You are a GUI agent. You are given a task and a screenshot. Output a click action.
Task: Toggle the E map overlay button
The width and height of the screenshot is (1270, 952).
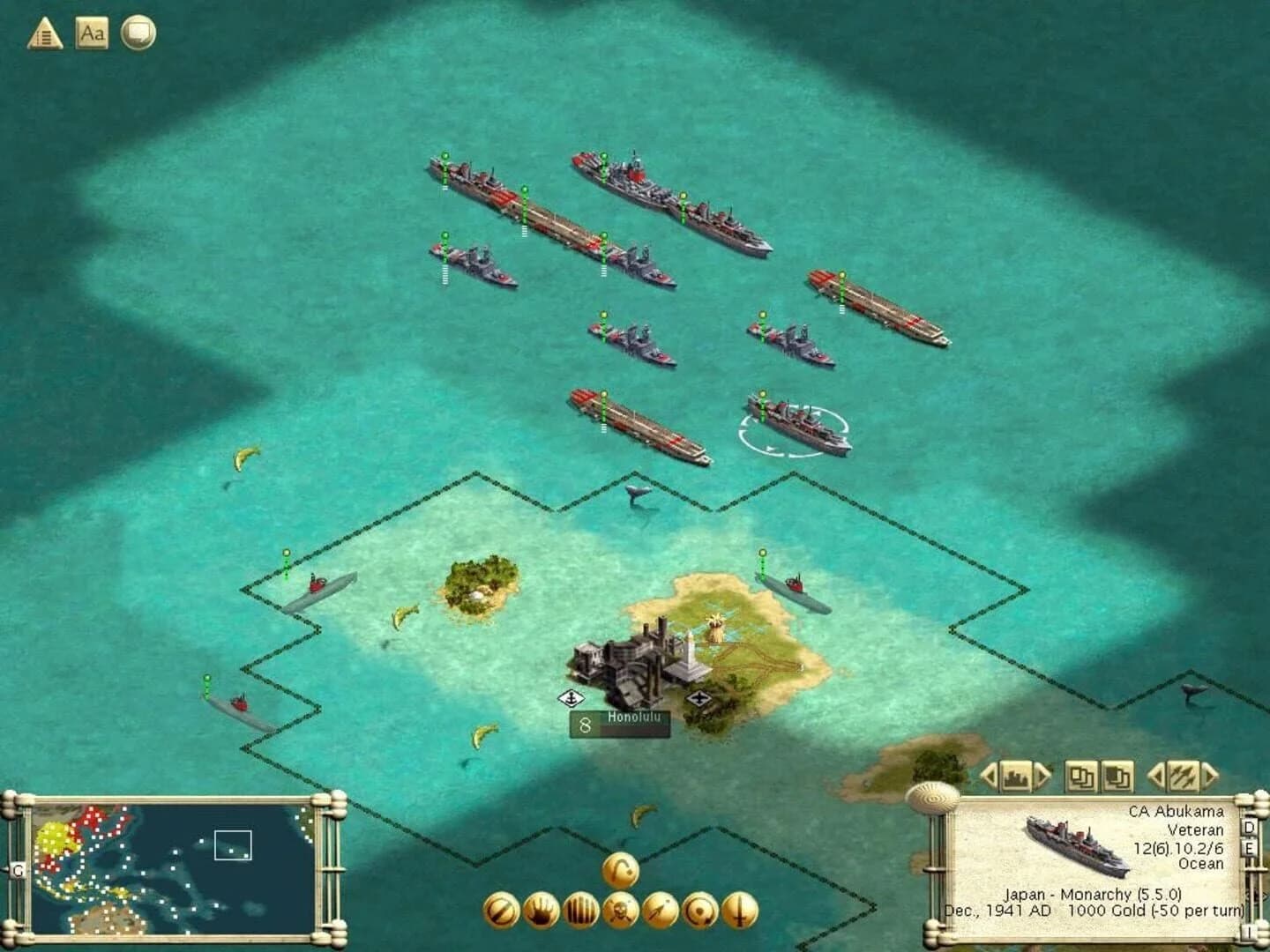[1250, 849]
